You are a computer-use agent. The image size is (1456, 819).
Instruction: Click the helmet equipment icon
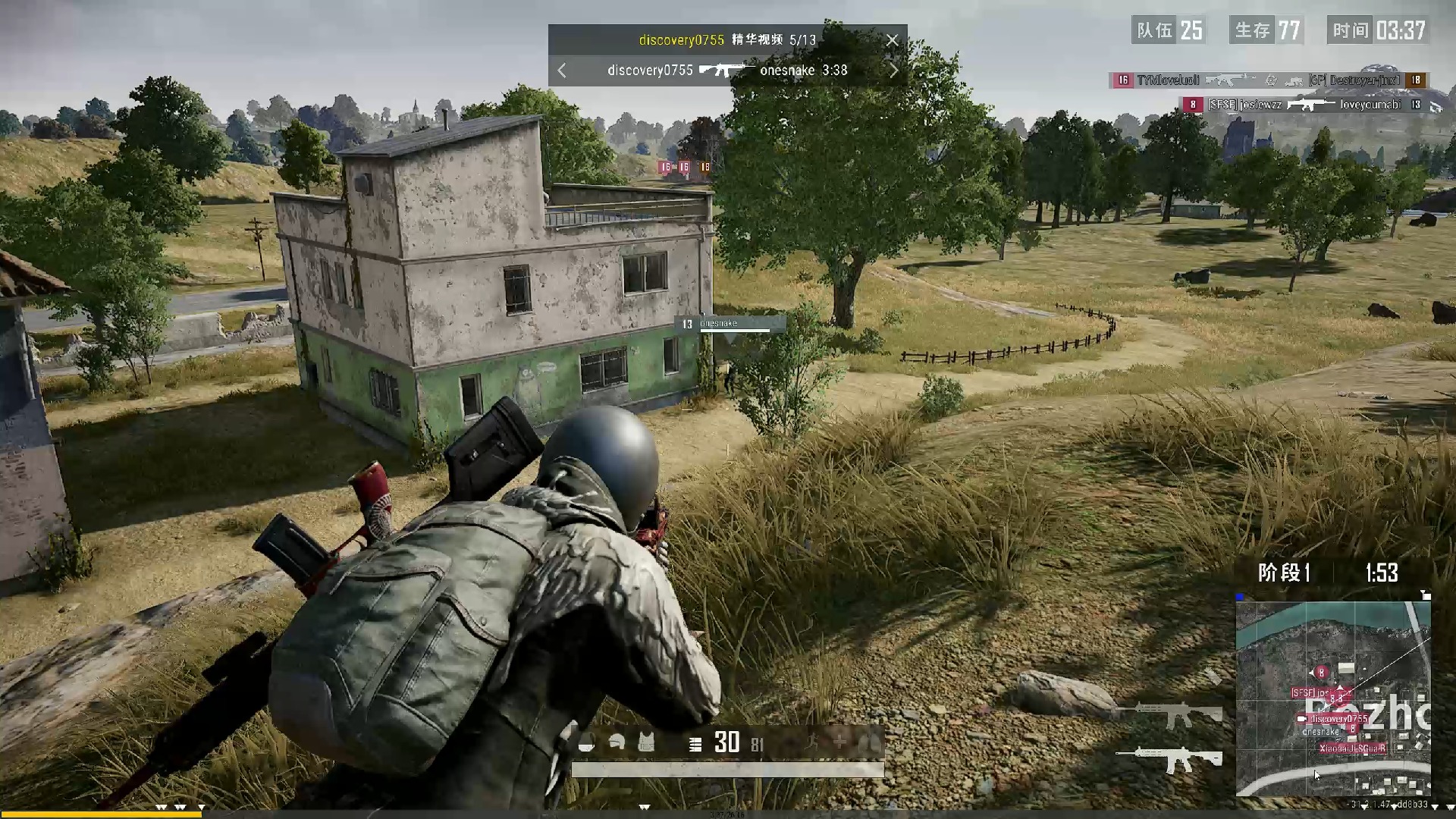click(616, 743)
